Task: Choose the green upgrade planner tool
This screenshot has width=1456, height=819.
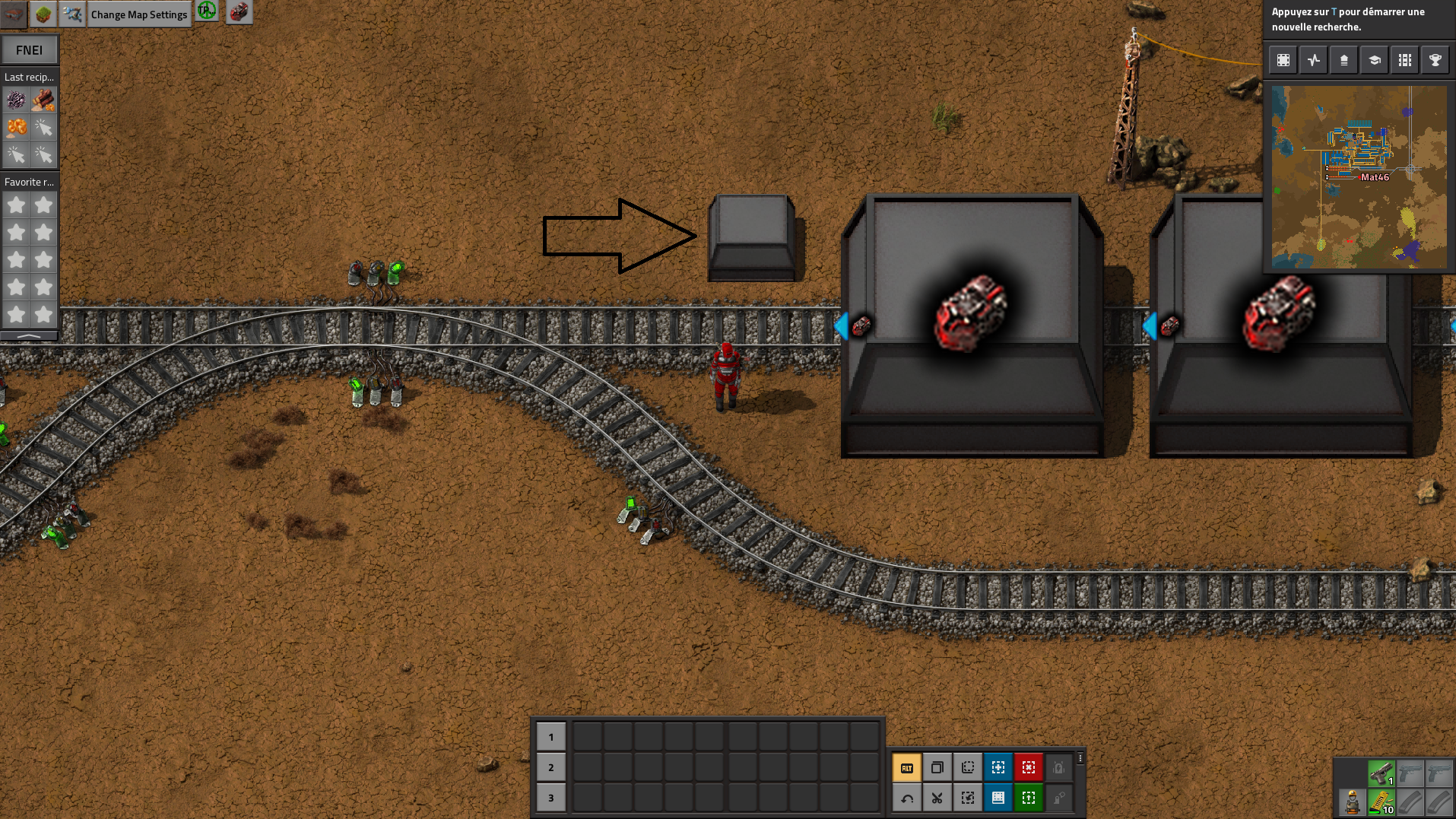Action: click(x=1028, y=798)
